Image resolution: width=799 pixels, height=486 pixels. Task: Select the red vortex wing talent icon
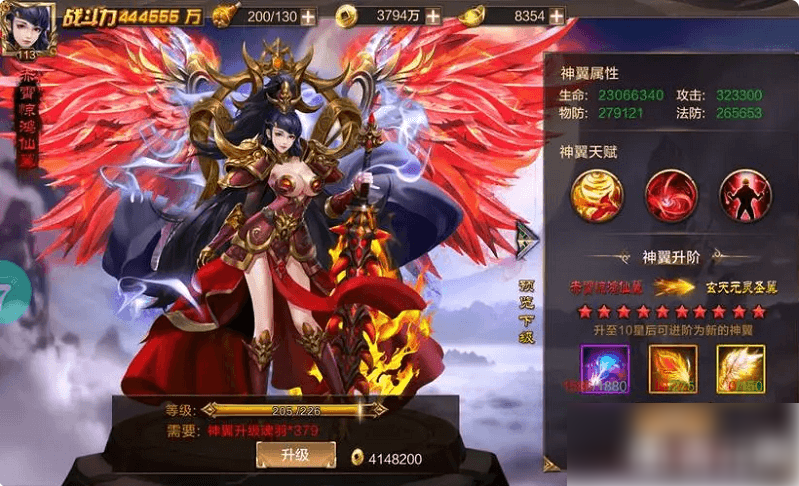coord(670,196)
